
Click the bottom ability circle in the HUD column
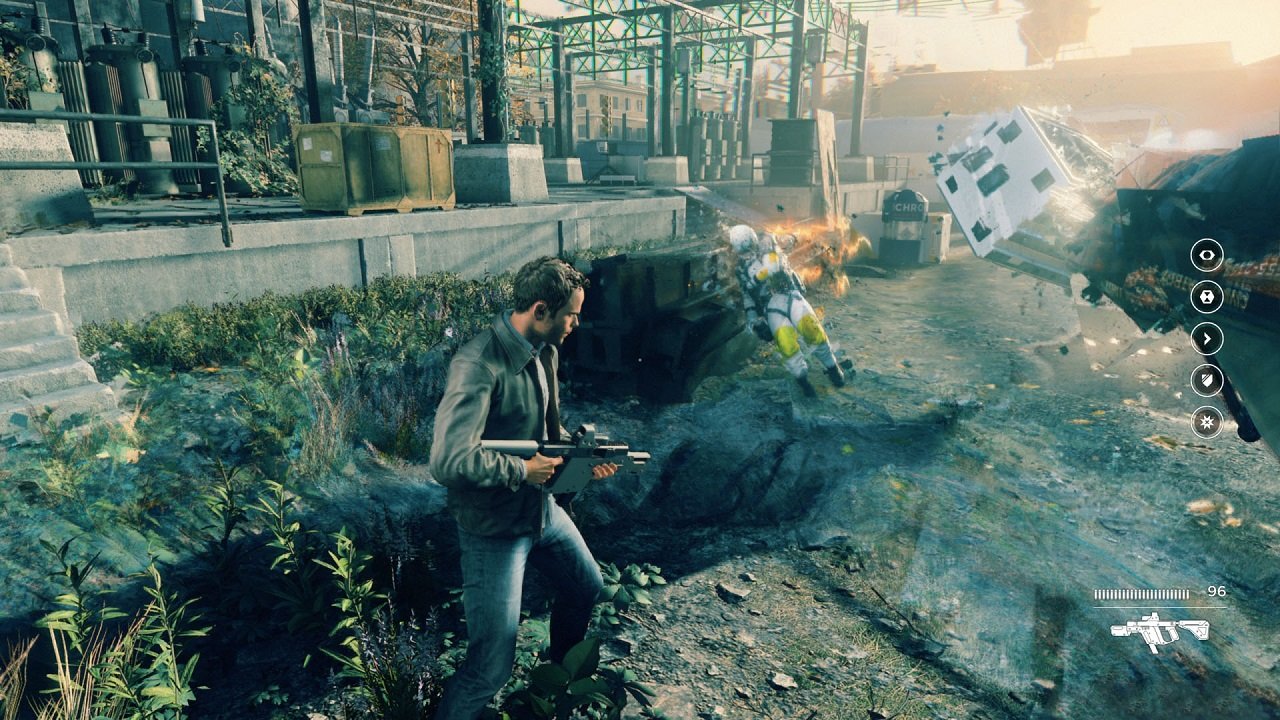pyautogui.click(x=1205, y=423)
